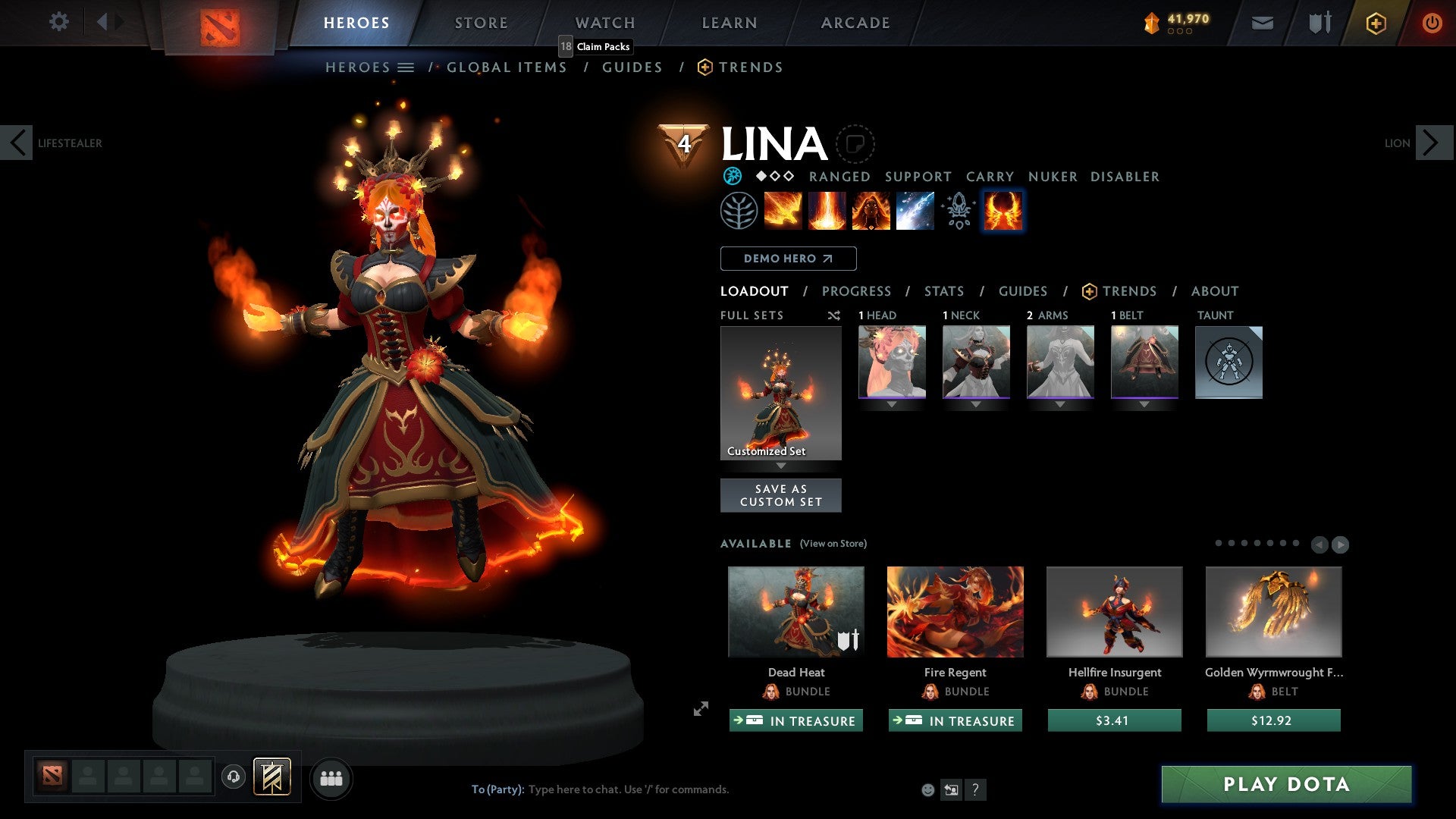Show the hero Stats tab
The height and width of the screenshot is (819, 1456).
(944, 291)
